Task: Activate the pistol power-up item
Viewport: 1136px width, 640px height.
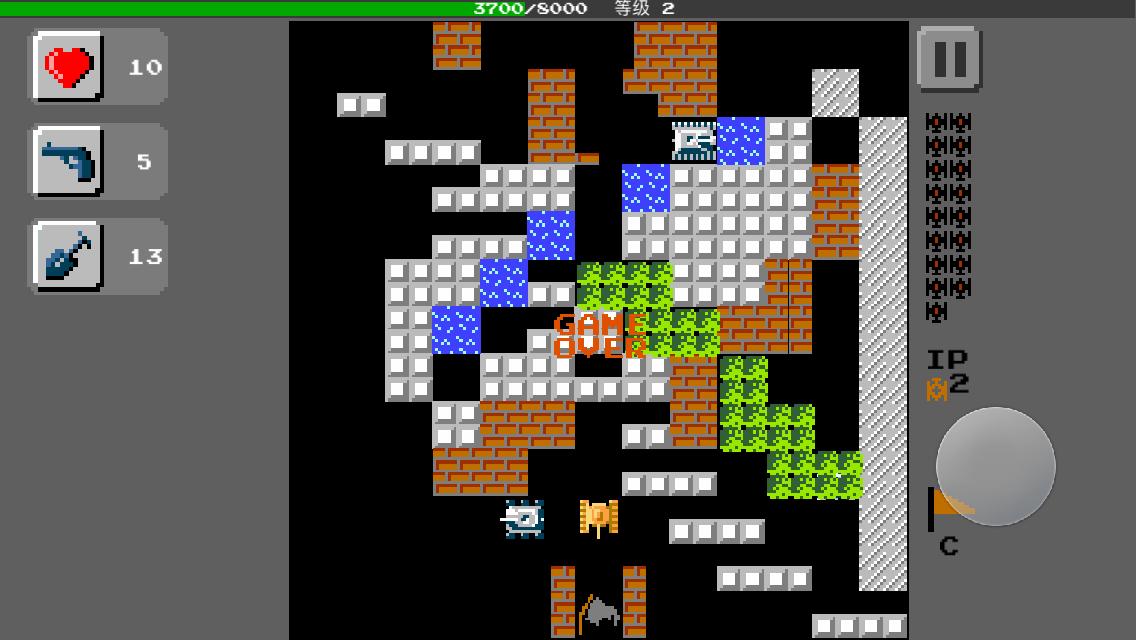Action: point(68,162)
